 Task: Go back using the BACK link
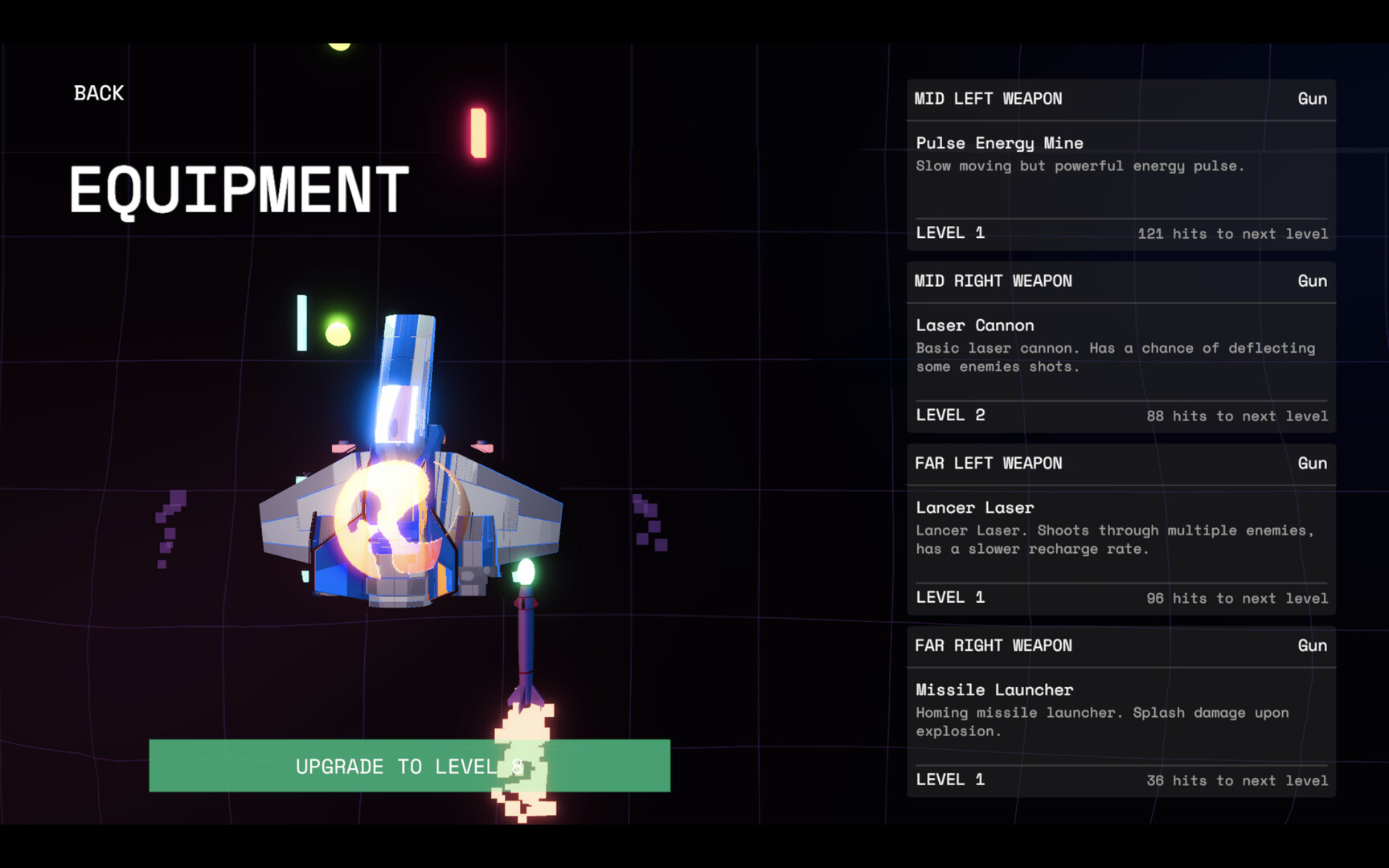(x=98, y=92)
